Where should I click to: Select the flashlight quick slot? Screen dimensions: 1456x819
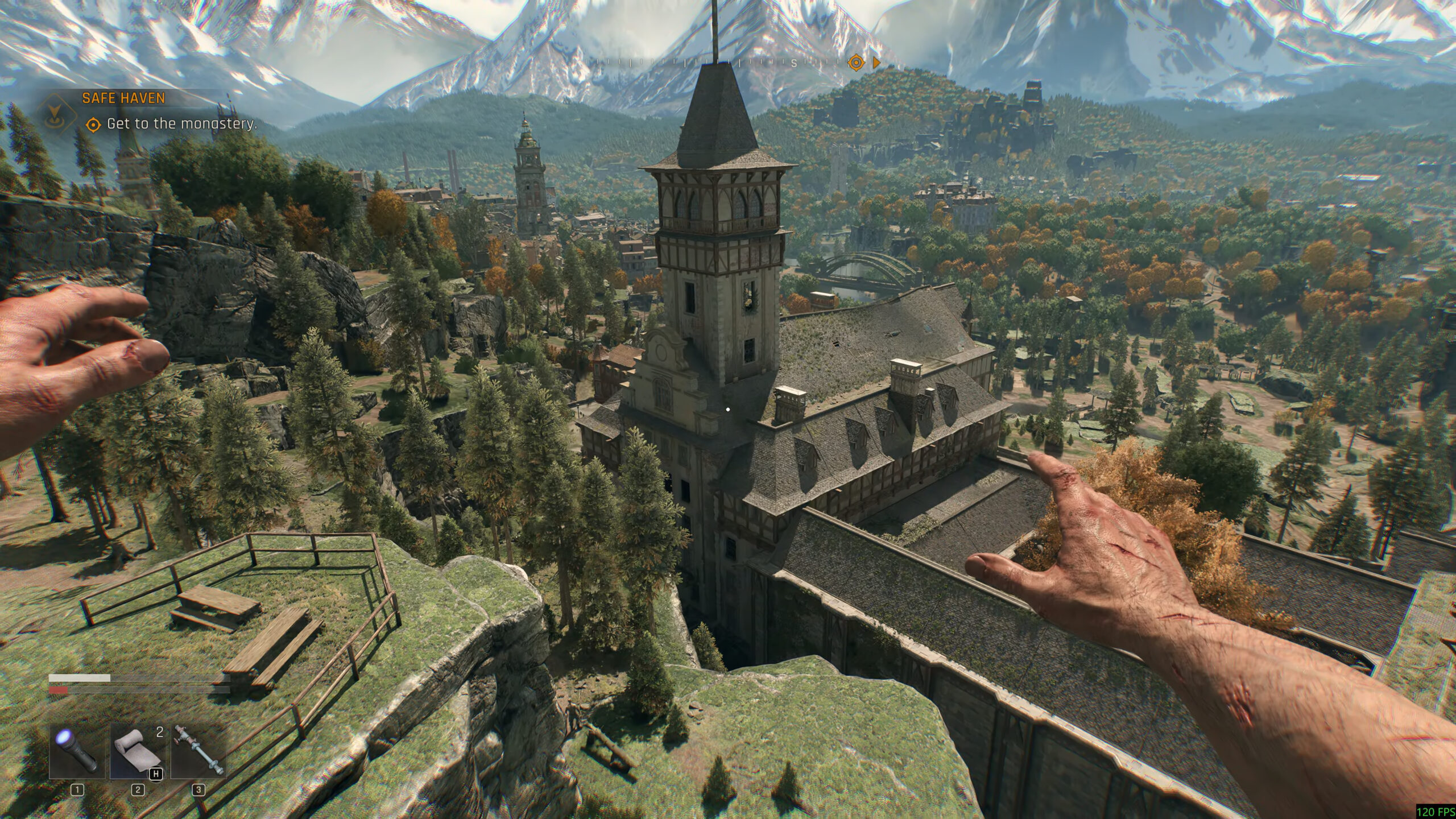click(77, 751)
